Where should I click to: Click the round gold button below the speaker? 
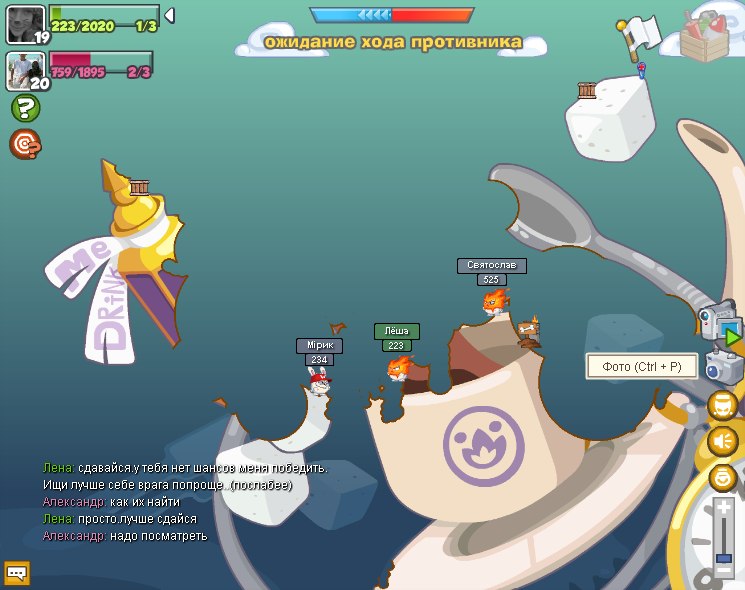tap(722, 477)
